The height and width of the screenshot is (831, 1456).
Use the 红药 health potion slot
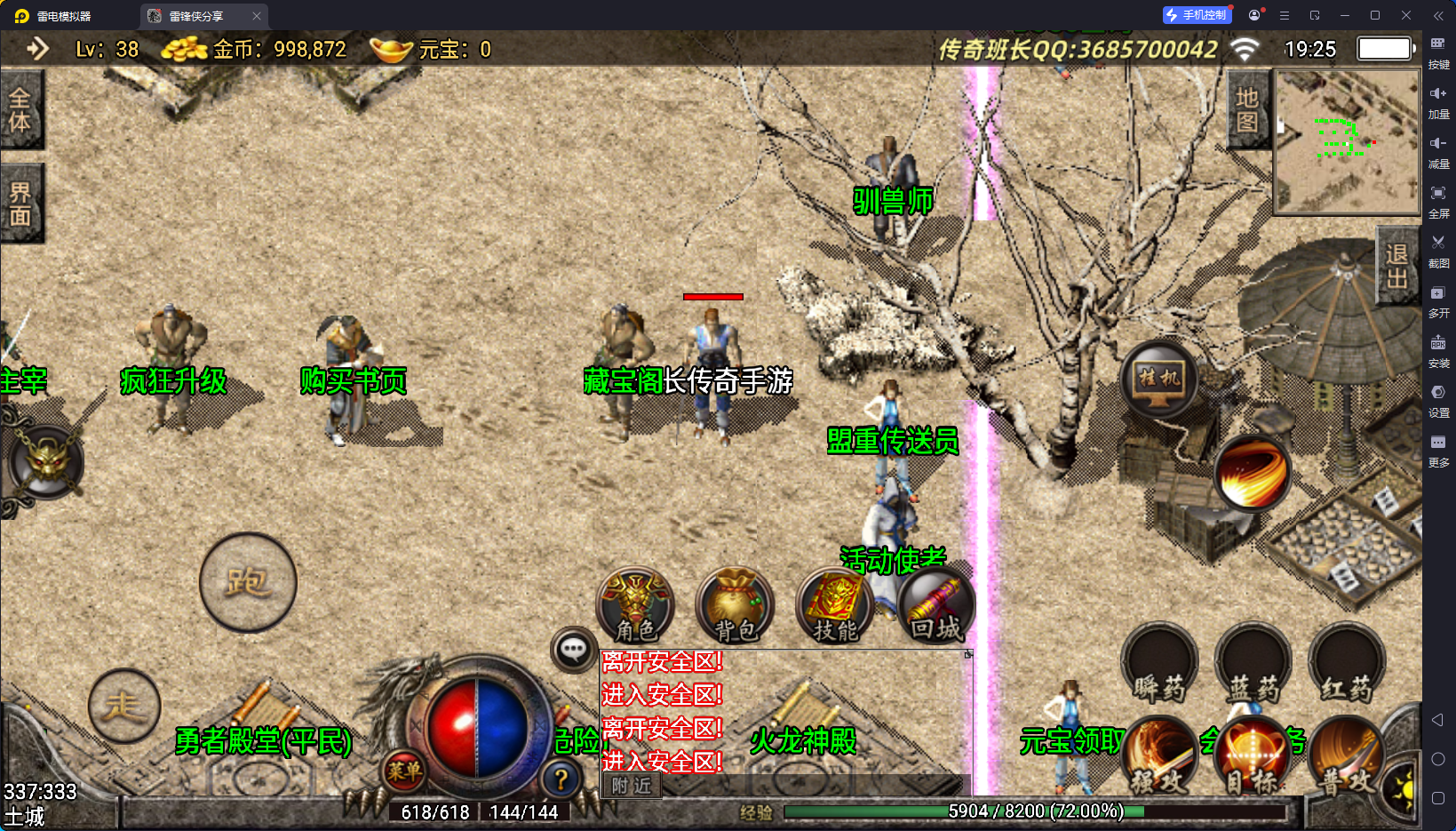(1346, 664)
